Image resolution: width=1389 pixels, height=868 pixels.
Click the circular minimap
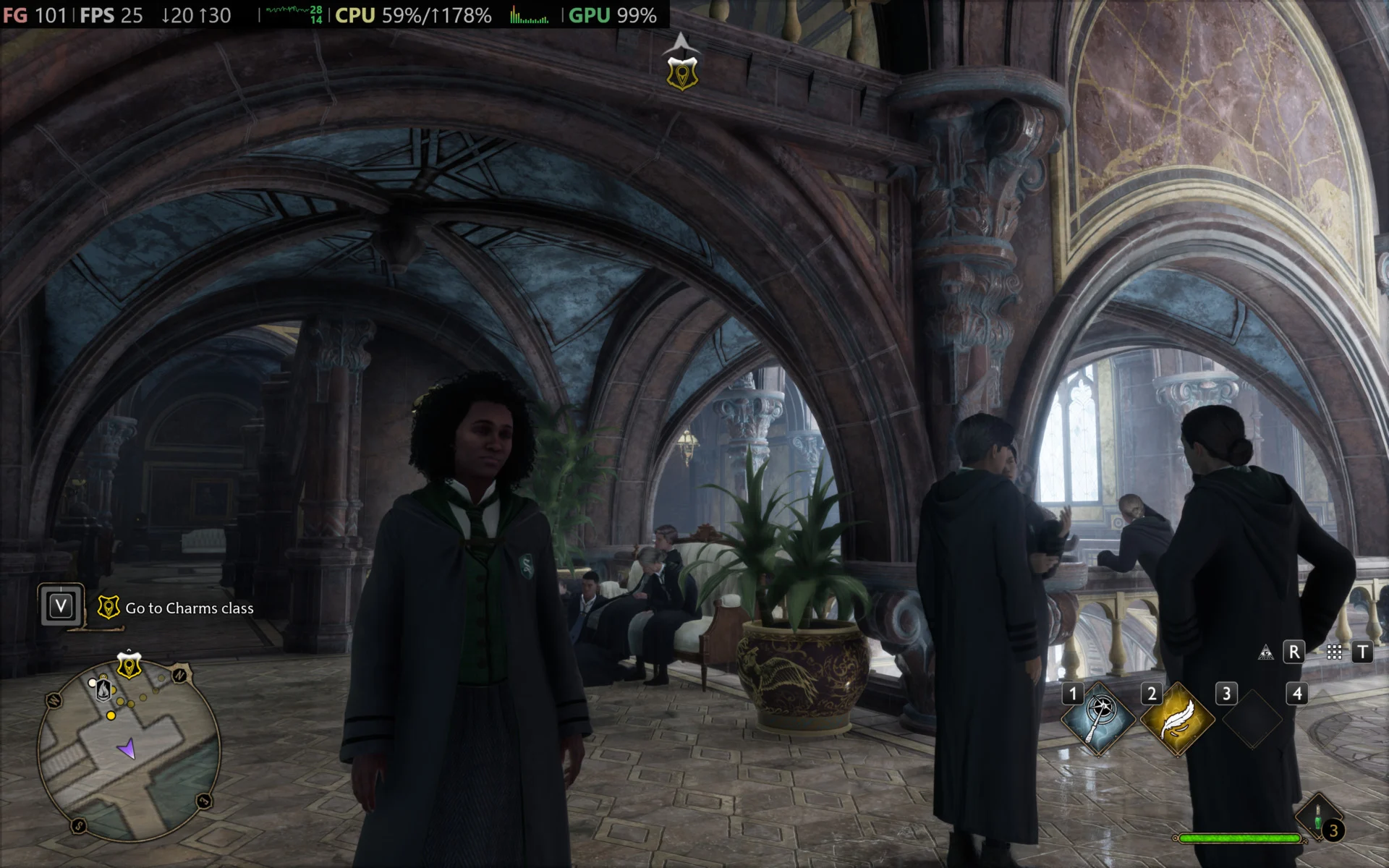pos(129,752)
